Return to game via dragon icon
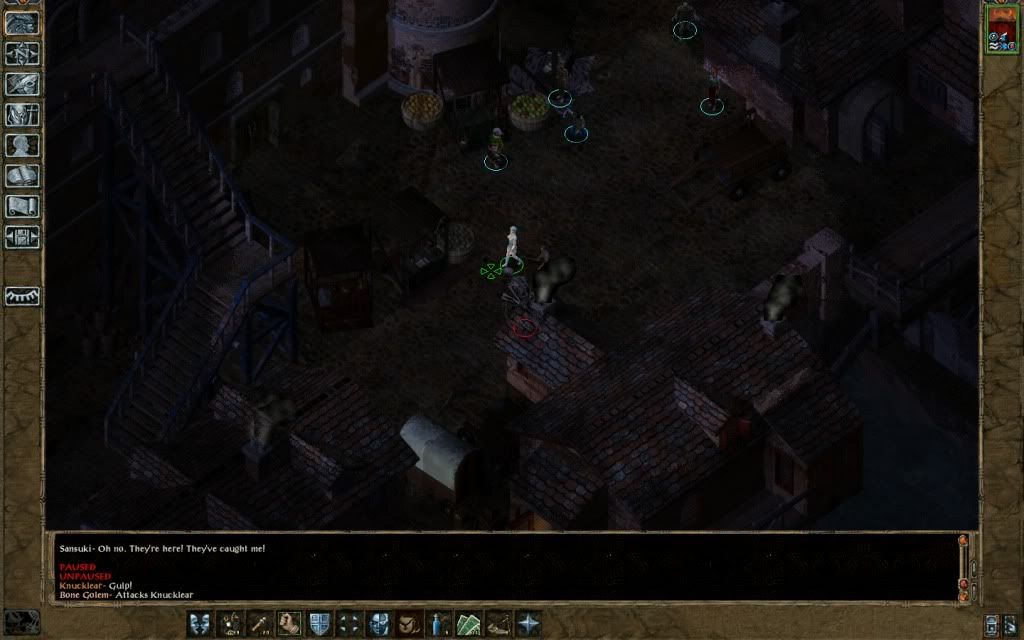Viewport: 1024px width, 640px height. click(x=21, y=24)
